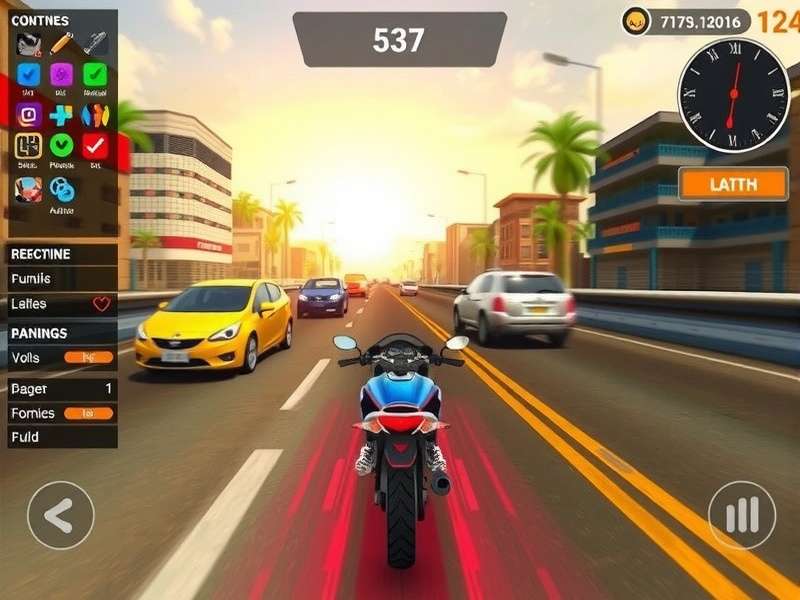Tap the pause button
Screen dimensions: 800x600
(x=742, y=515)
